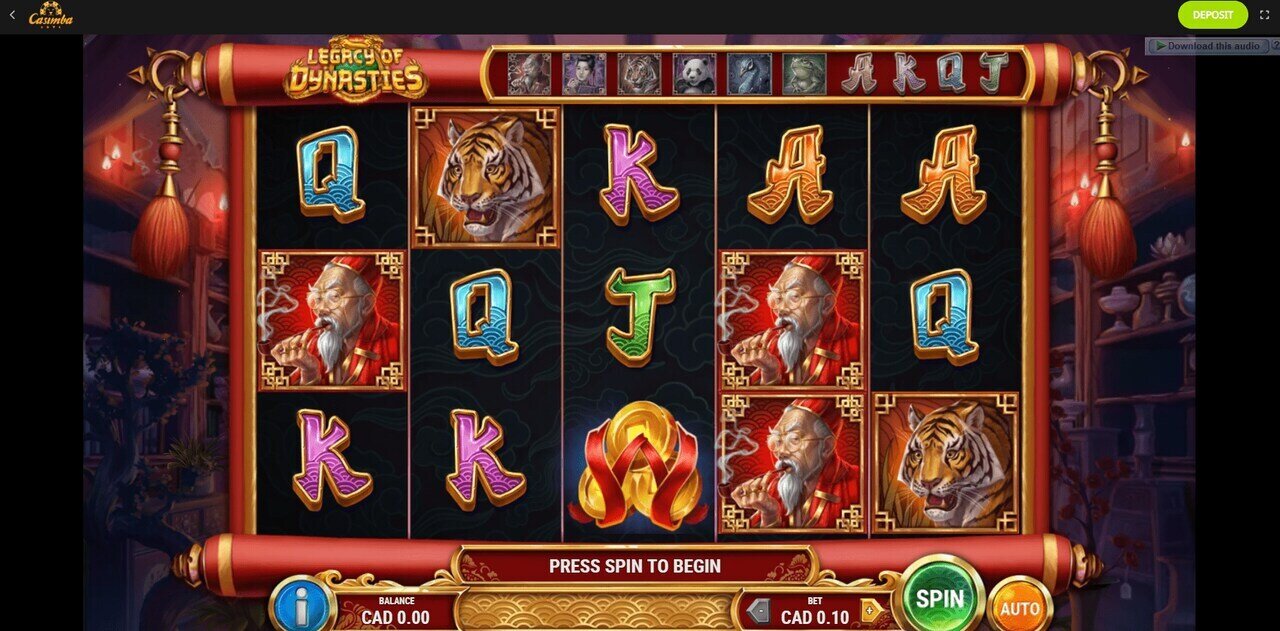
Task: Go back using the top-left arrow
Action: tap(12, 15)
